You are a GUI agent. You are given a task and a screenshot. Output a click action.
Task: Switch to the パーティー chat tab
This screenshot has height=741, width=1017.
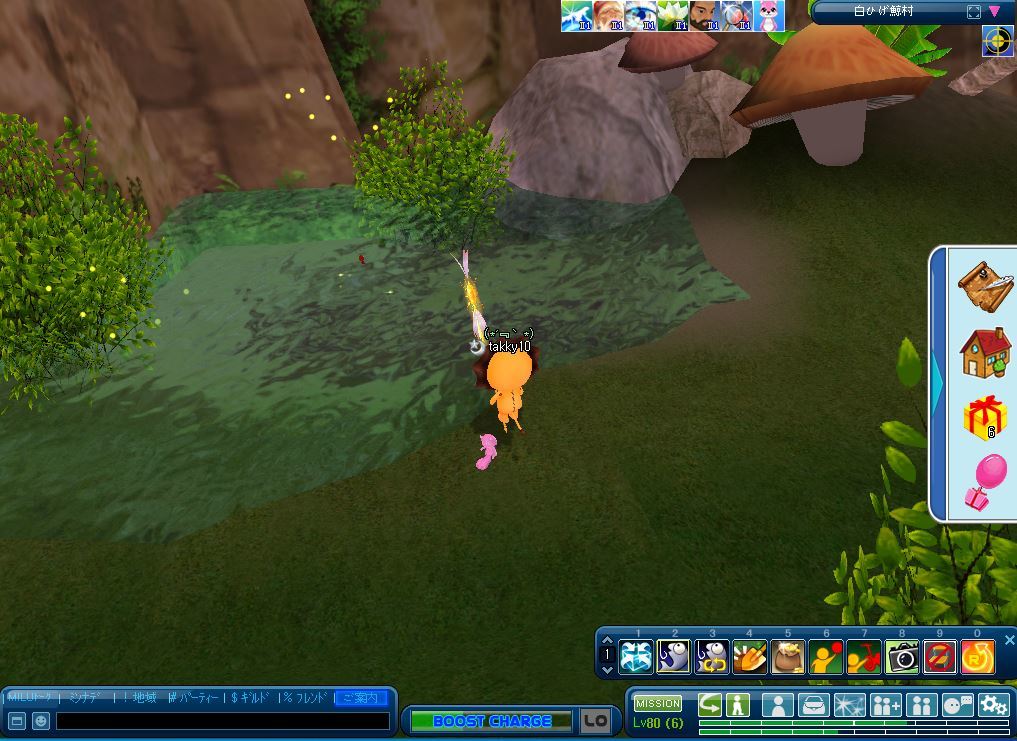coord(195,697)
